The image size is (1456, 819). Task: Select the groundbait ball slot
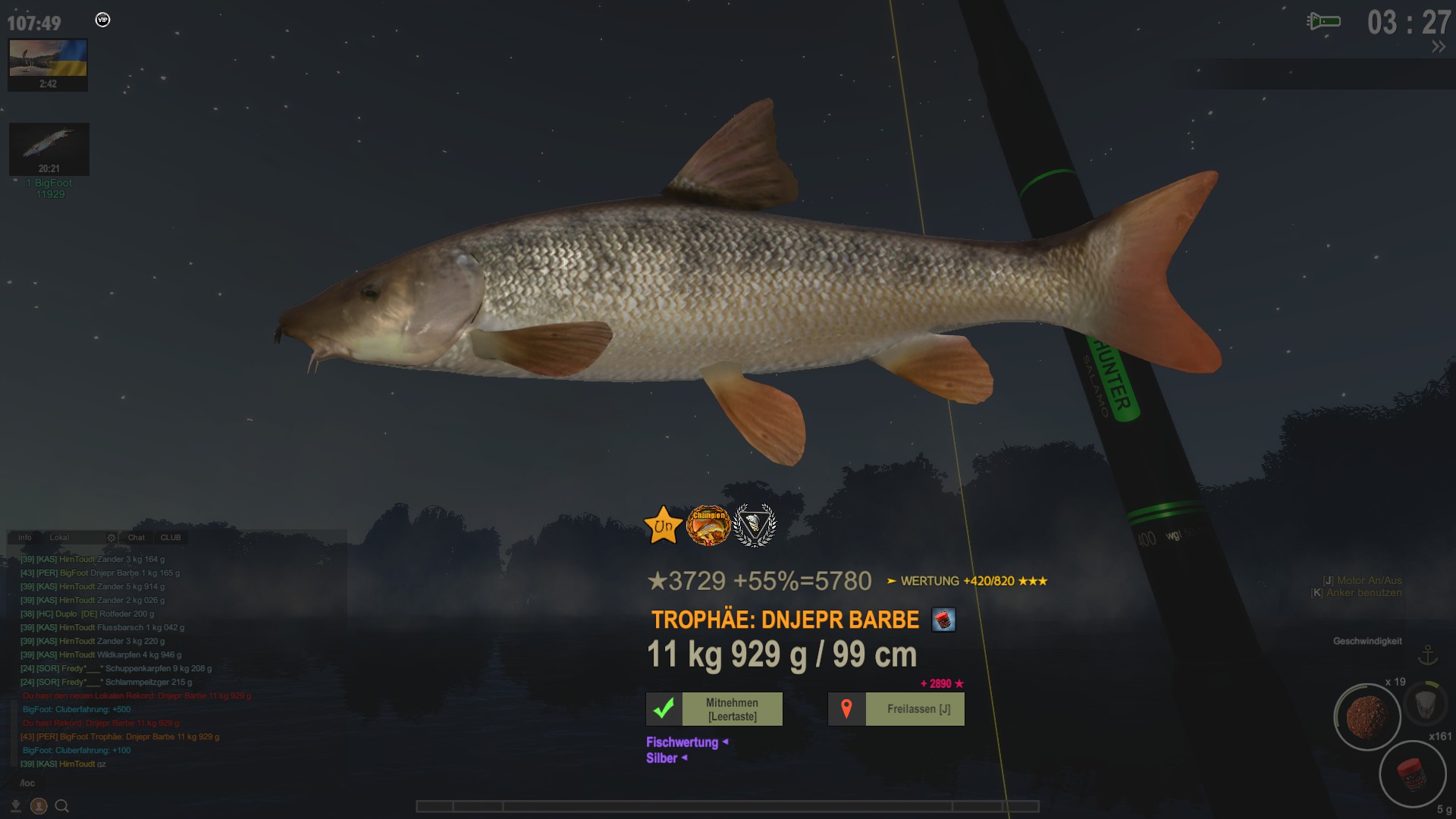coord(1367,717)
